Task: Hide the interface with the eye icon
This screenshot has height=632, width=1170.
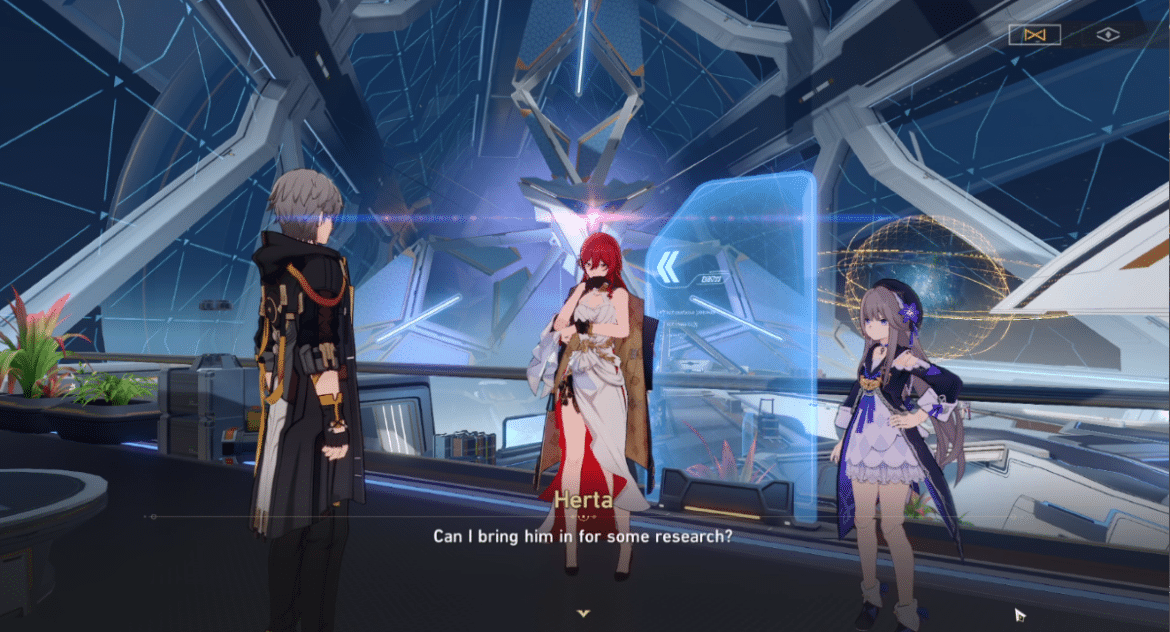Action: (x=1107, y=35)
